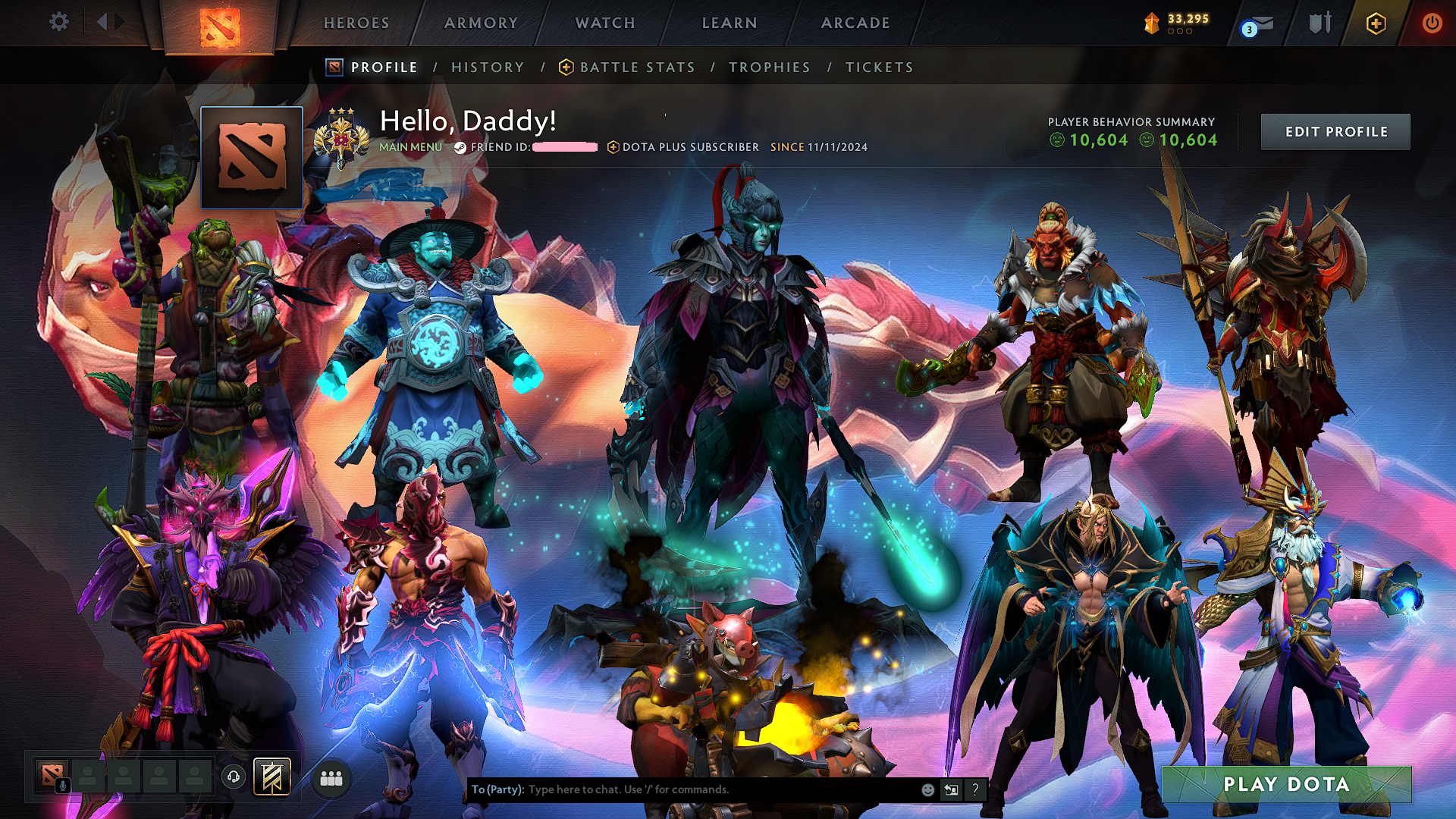Toggle the microphone on your party avatar
Viewport: 1456px width, 819px height.
61,786
